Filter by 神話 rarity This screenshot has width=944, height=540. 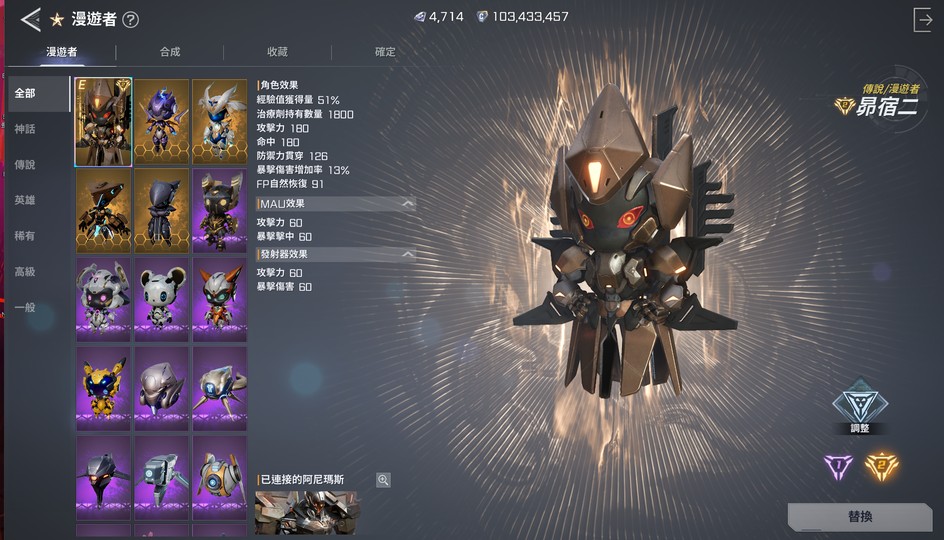25,129
